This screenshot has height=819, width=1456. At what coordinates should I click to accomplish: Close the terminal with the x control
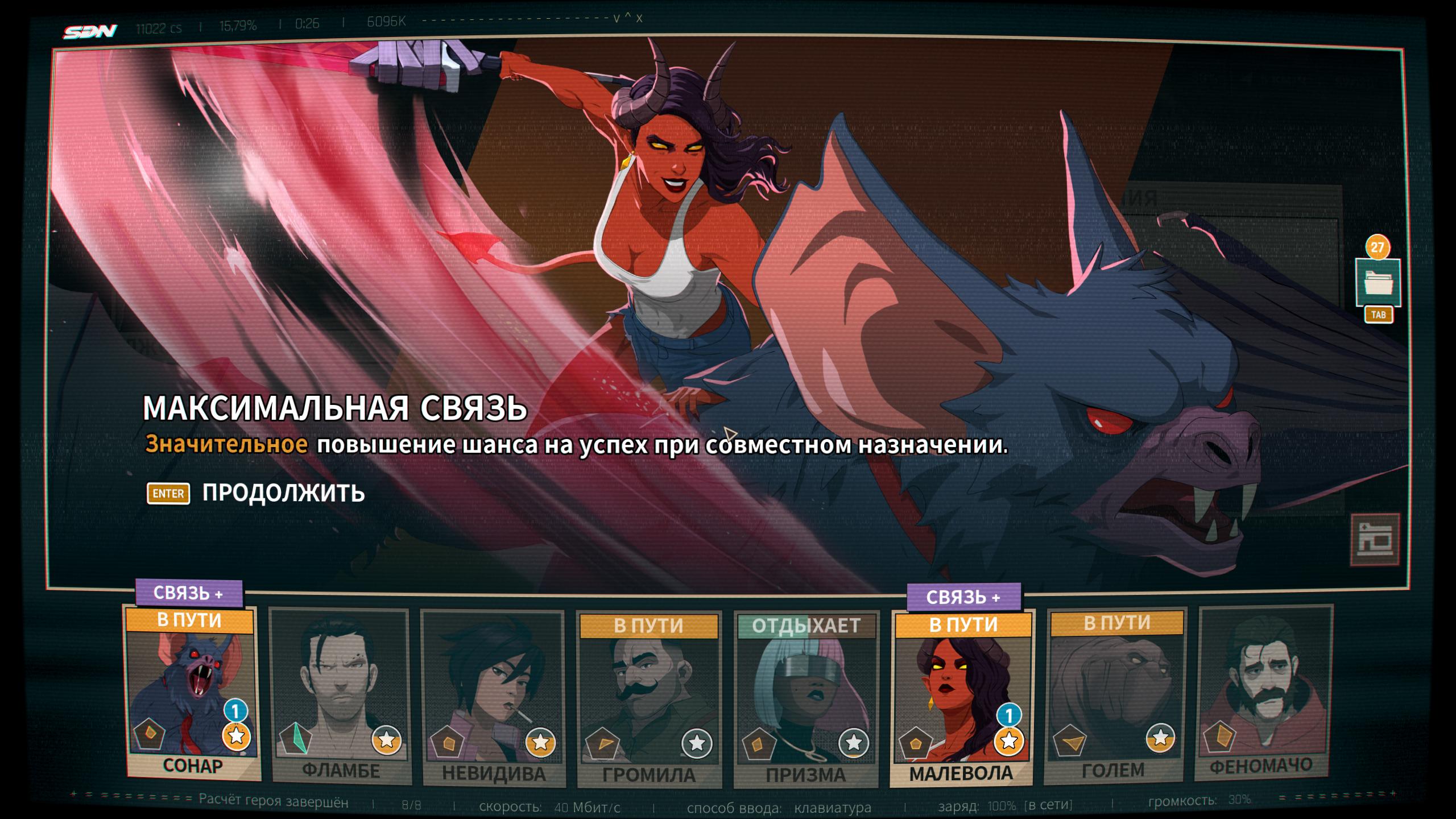[639, 18]
